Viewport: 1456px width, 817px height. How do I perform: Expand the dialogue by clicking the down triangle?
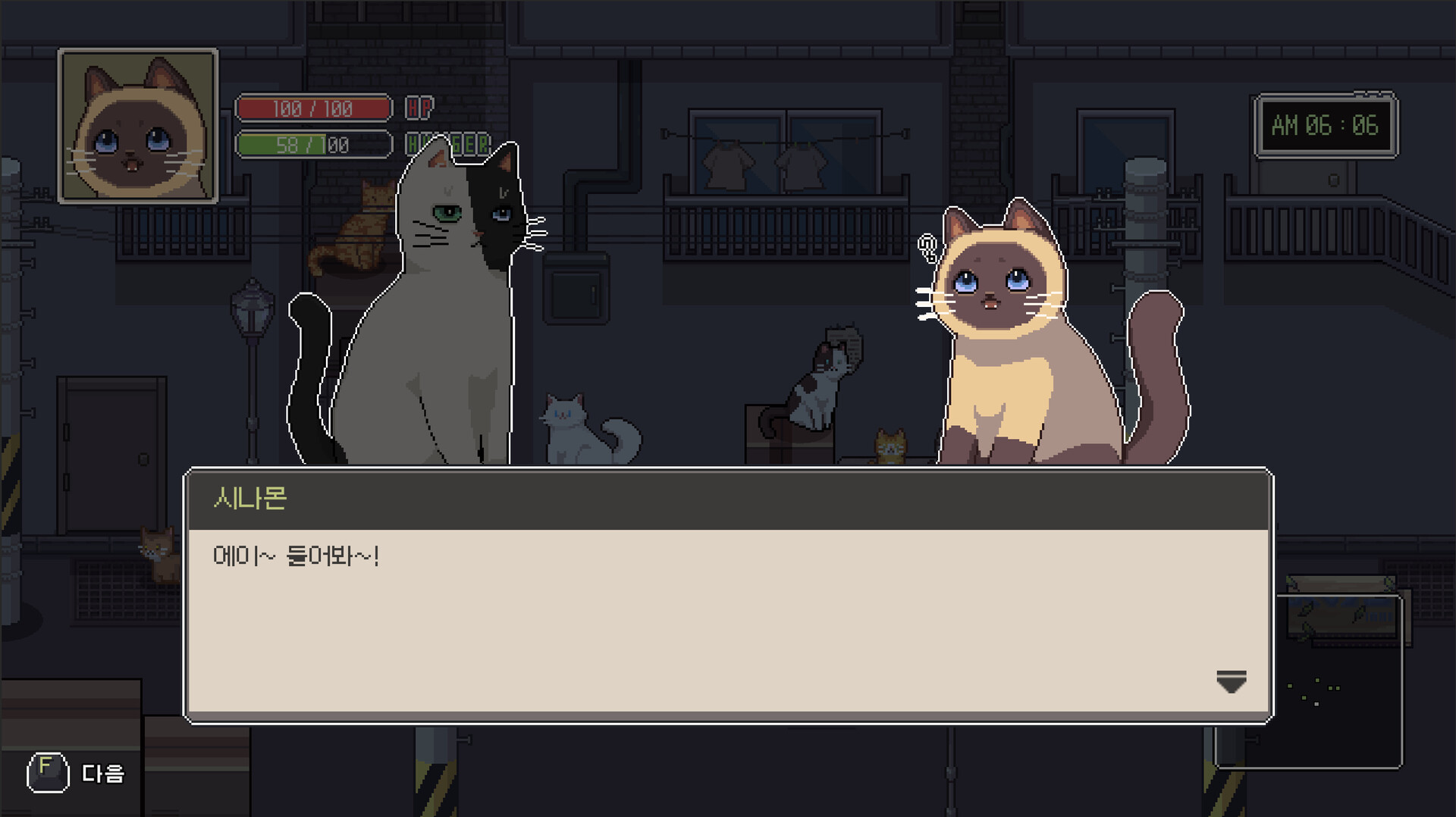pyautogui.click(x=1229, y=683)
